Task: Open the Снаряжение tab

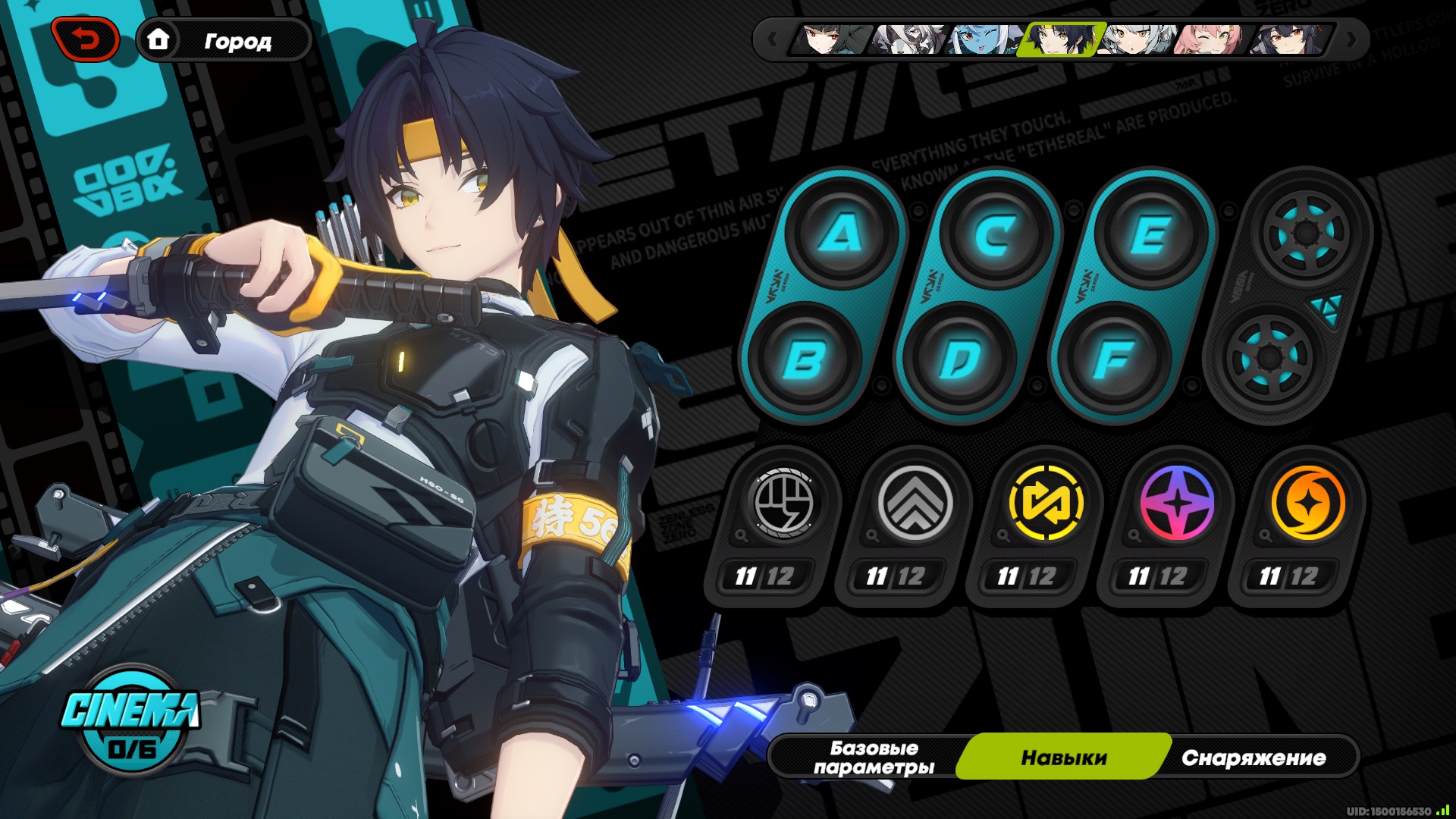Action: [1254, 758]
